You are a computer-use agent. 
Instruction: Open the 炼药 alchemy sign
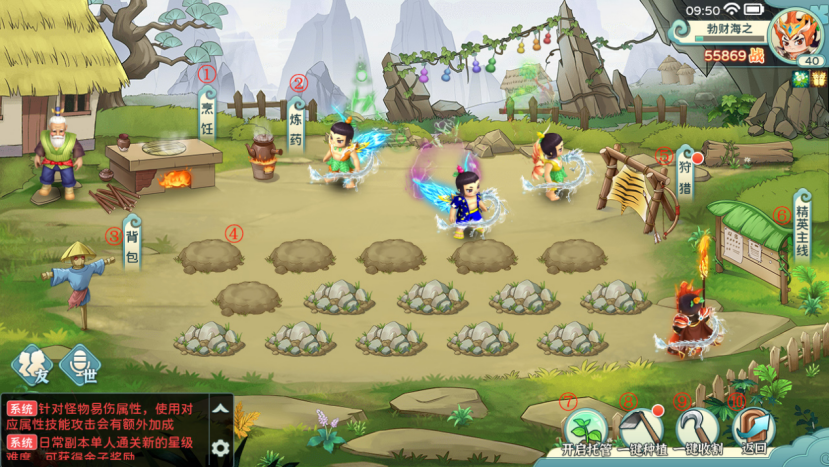[x=297, y=121]
